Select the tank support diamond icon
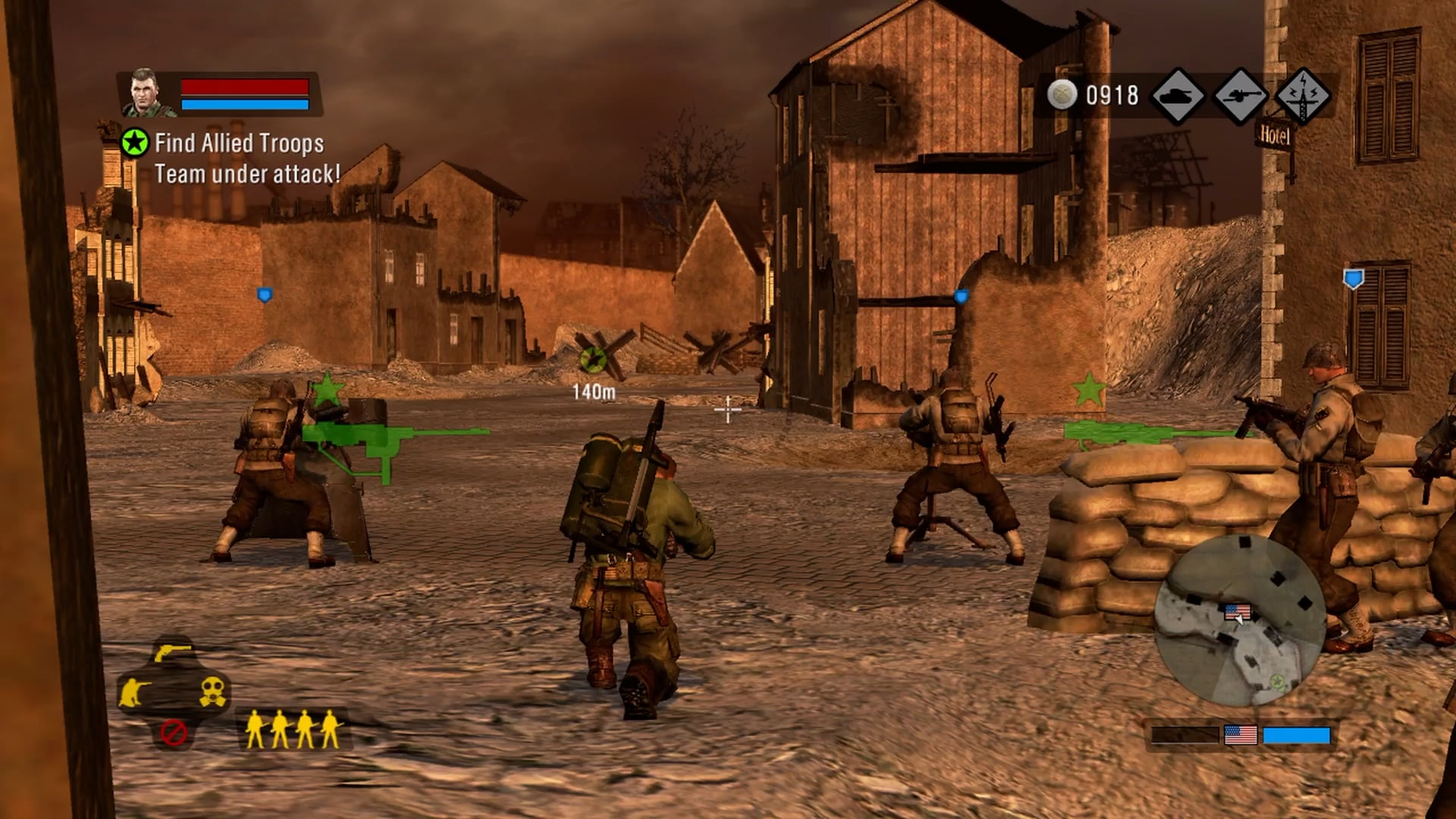Screen dimensions: 1456x819 pyautogui.click(x=1178, y=96)
